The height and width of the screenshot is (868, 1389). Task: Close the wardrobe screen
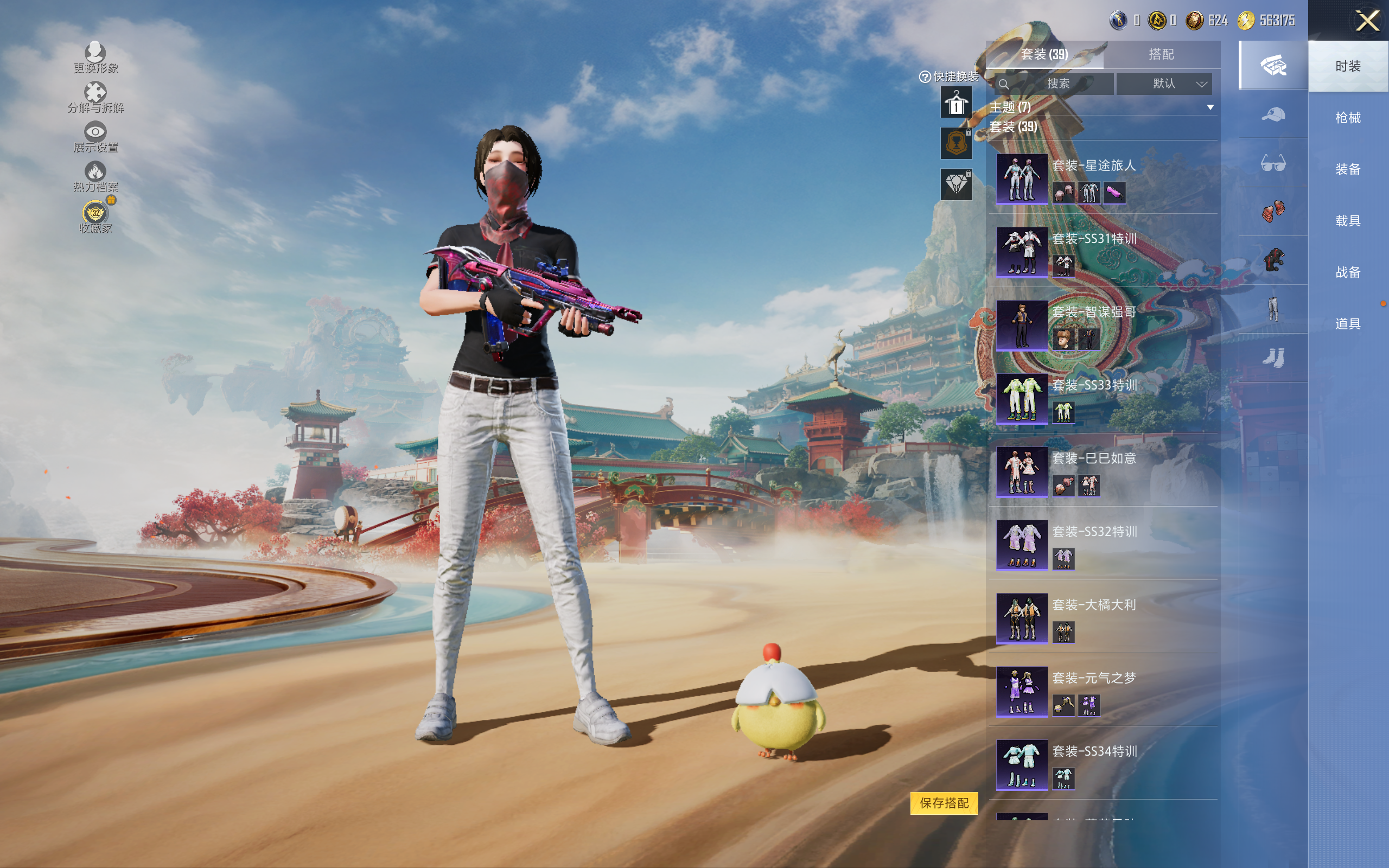point(1367,21)
